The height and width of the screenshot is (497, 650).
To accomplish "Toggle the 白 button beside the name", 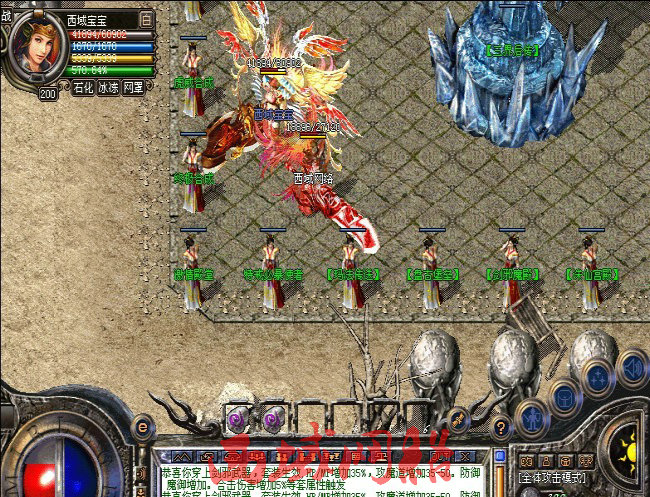I will (146, 19).
